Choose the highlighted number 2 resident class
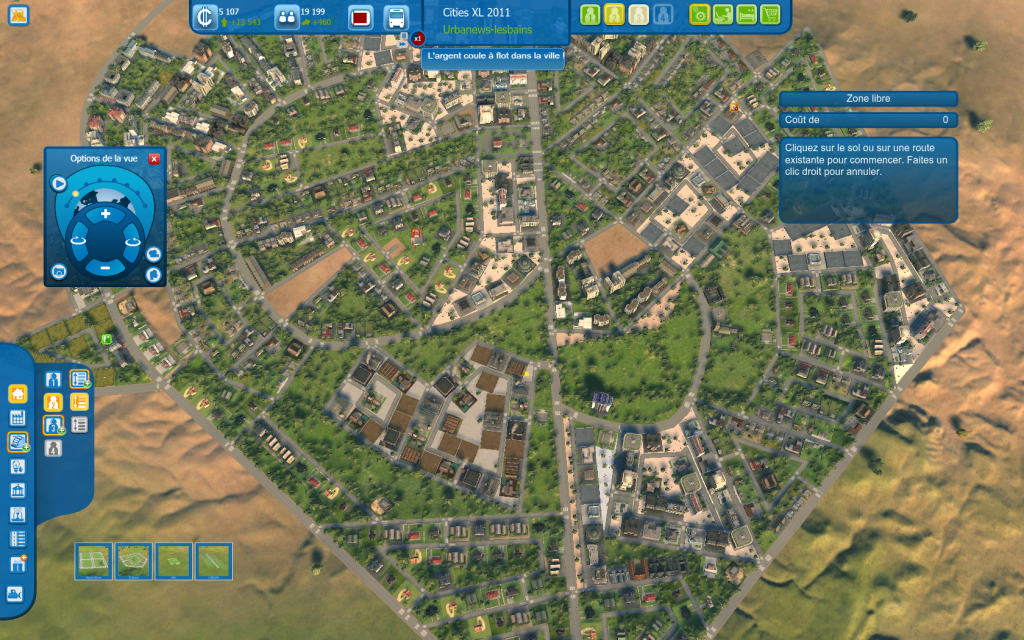 click(x=55, y=402)
